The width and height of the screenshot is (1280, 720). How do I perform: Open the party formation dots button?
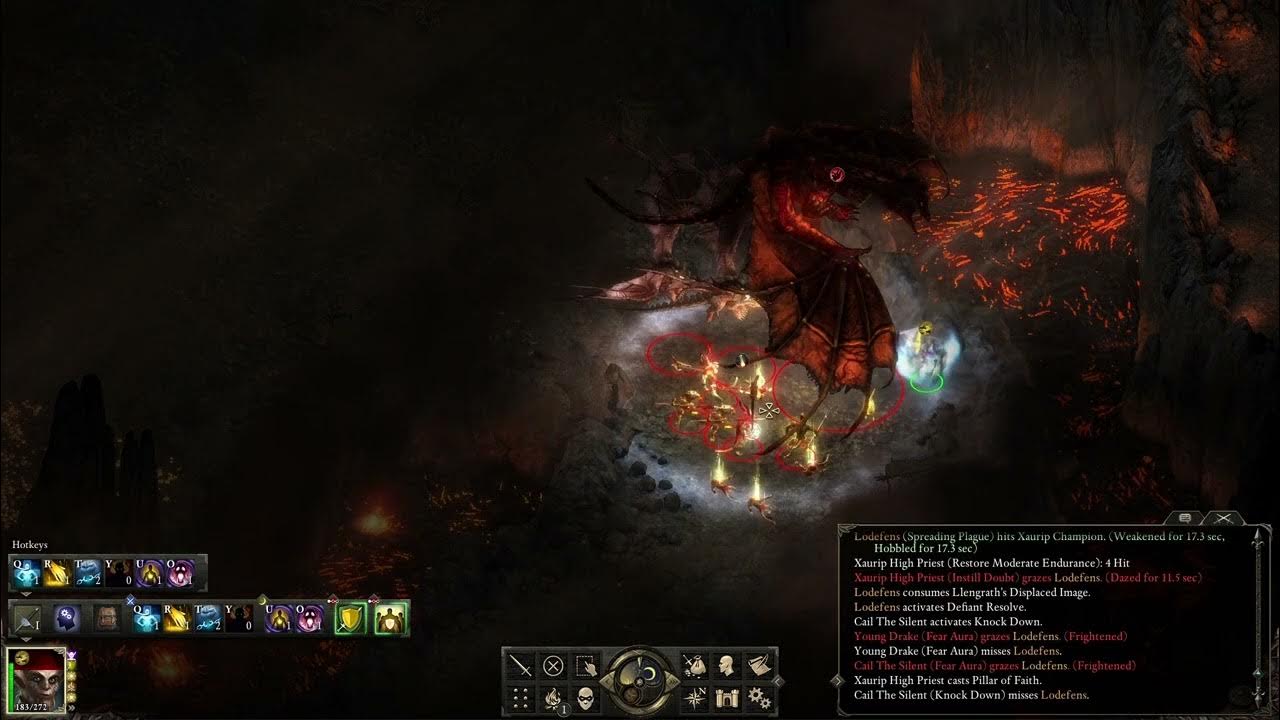tap(521, 697)
